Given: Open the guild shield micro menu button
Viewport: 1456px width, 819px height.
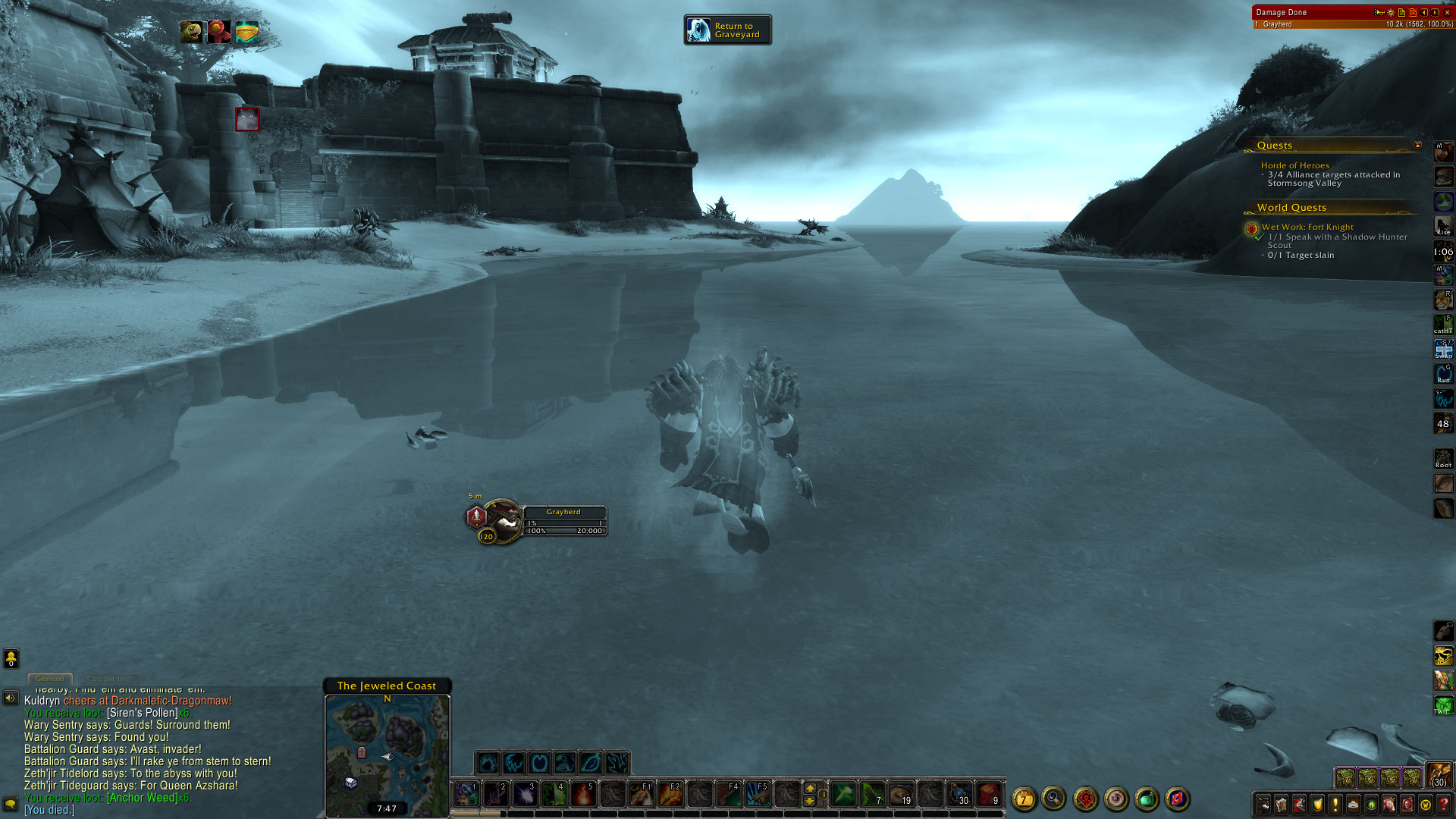Looking at the screenshot, I should coord(1317,804).
